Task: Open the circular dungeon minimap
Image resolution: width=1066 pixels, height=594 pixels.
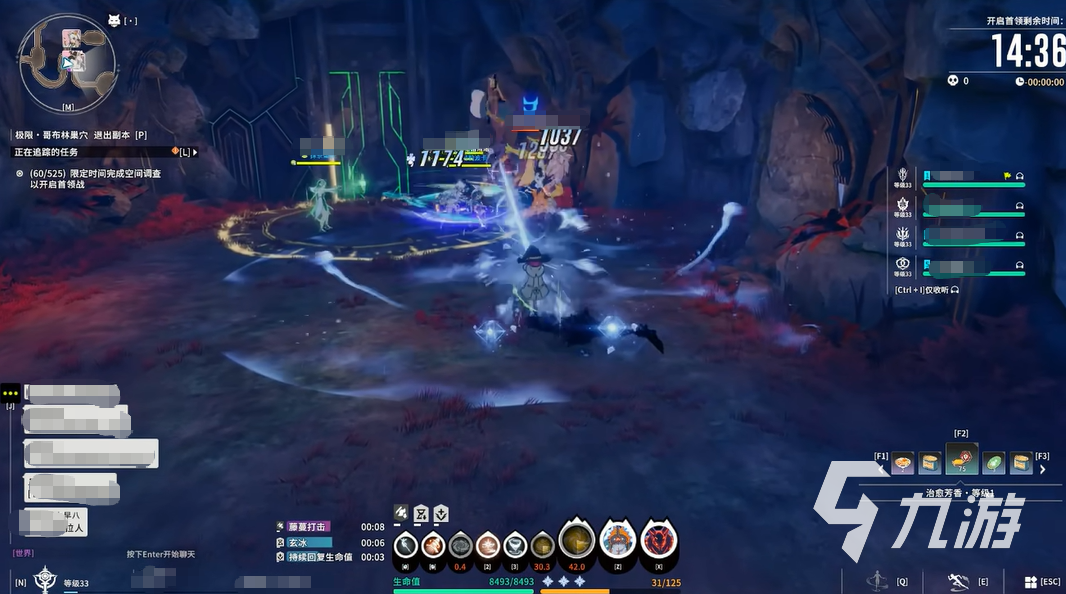Action: [x=67, y=61]
